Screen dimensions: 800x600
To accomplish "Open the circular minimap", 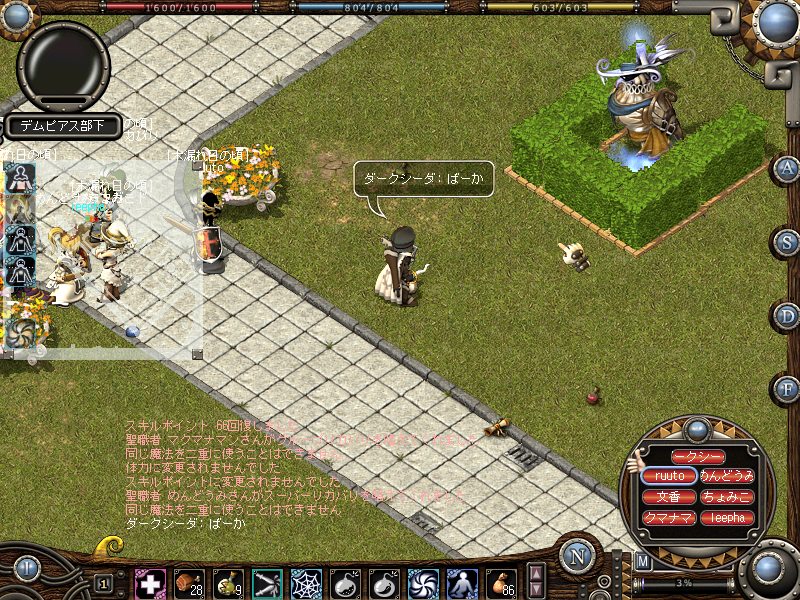I will pos(63,65).
